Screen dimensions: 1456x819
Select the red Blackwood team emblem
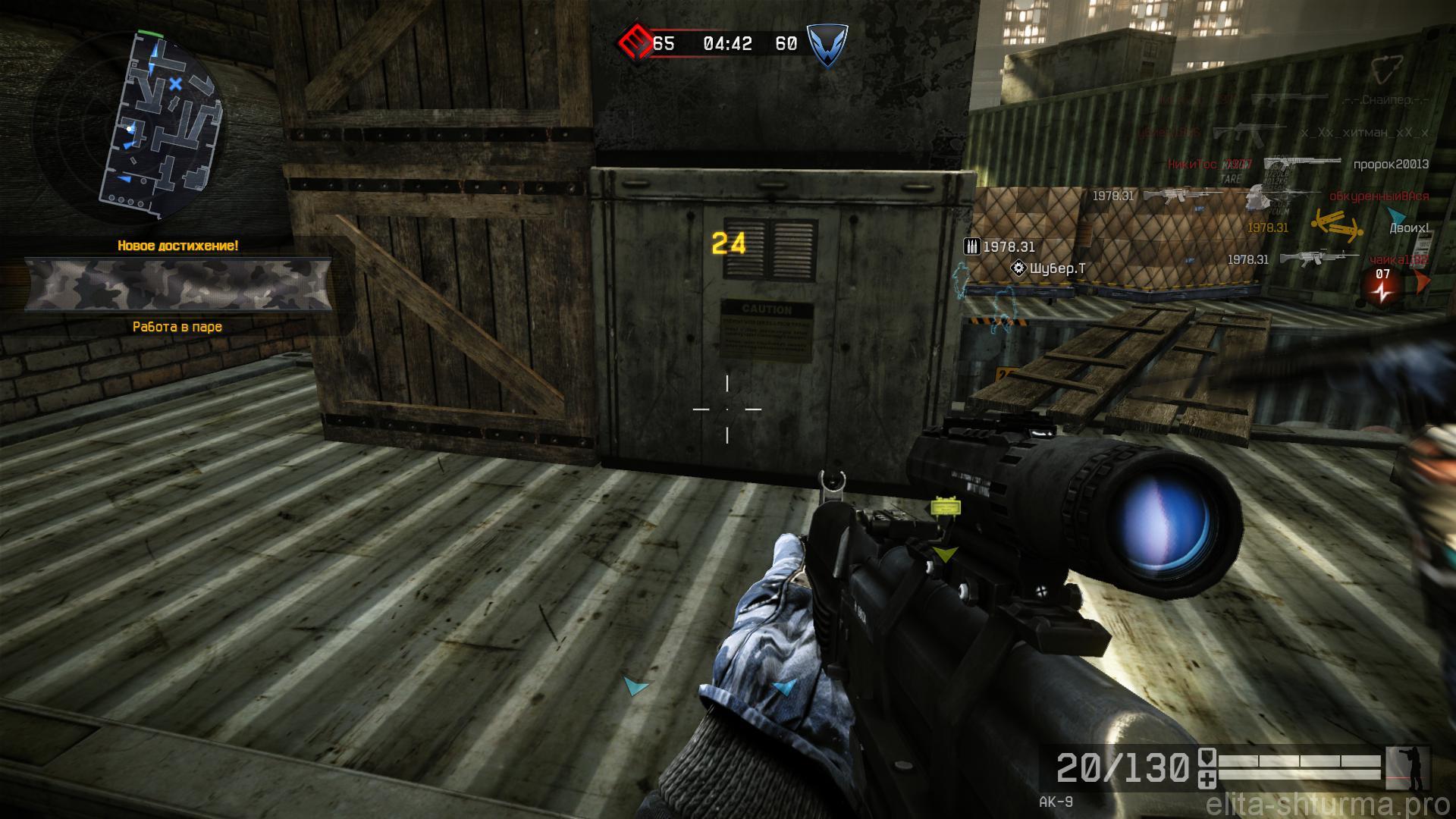pos(632,43)
